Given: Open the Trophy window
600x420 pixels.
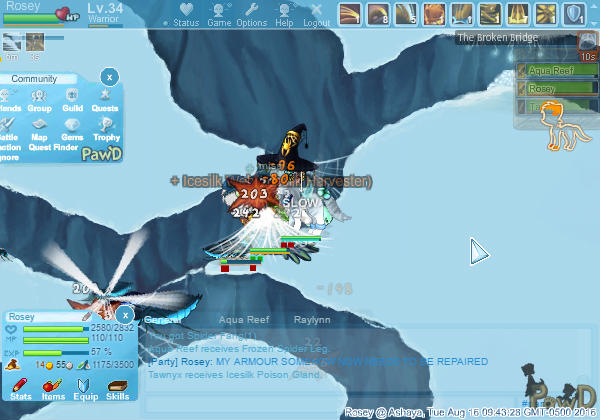Looking at the screenshot, I should (x=104, y=131).
